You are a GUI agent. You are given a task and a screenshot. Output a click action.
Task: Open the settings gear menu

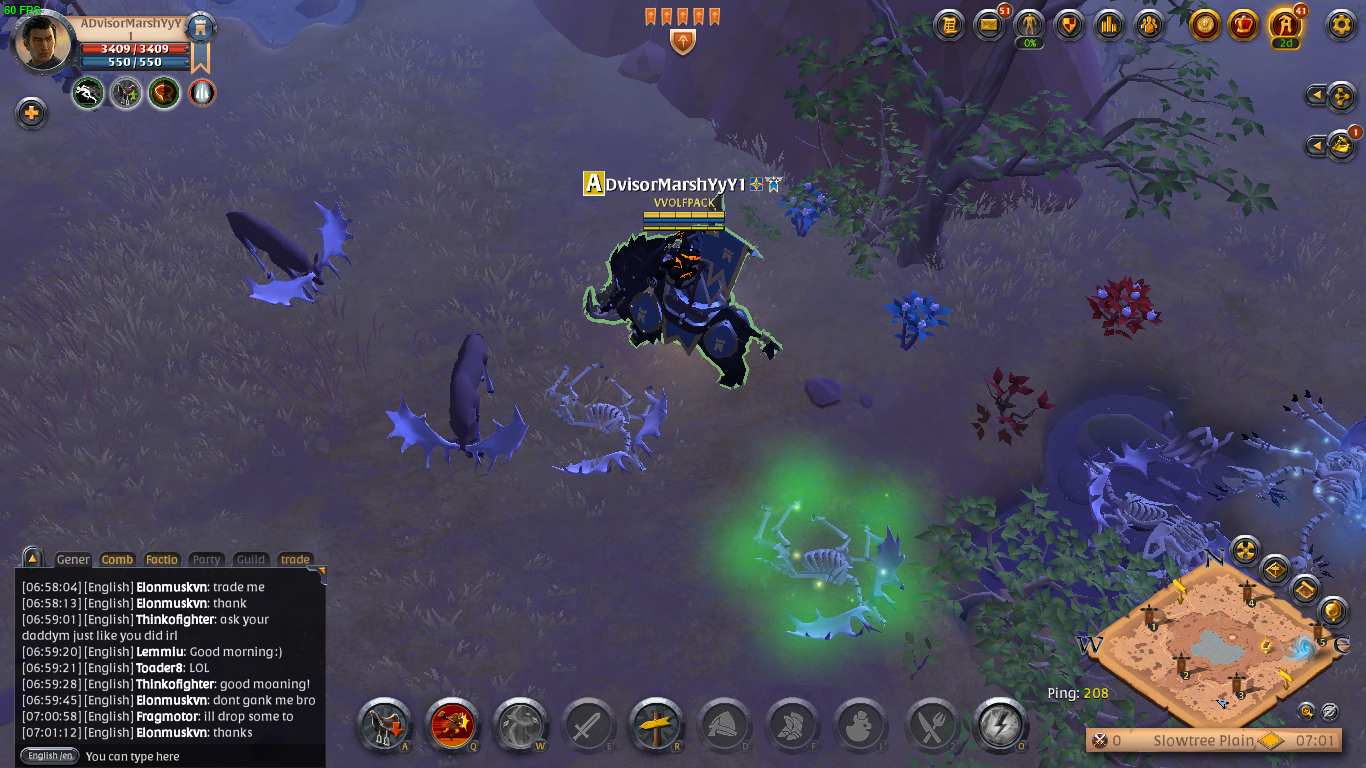pyautogui.click(x=1340, y=25)
